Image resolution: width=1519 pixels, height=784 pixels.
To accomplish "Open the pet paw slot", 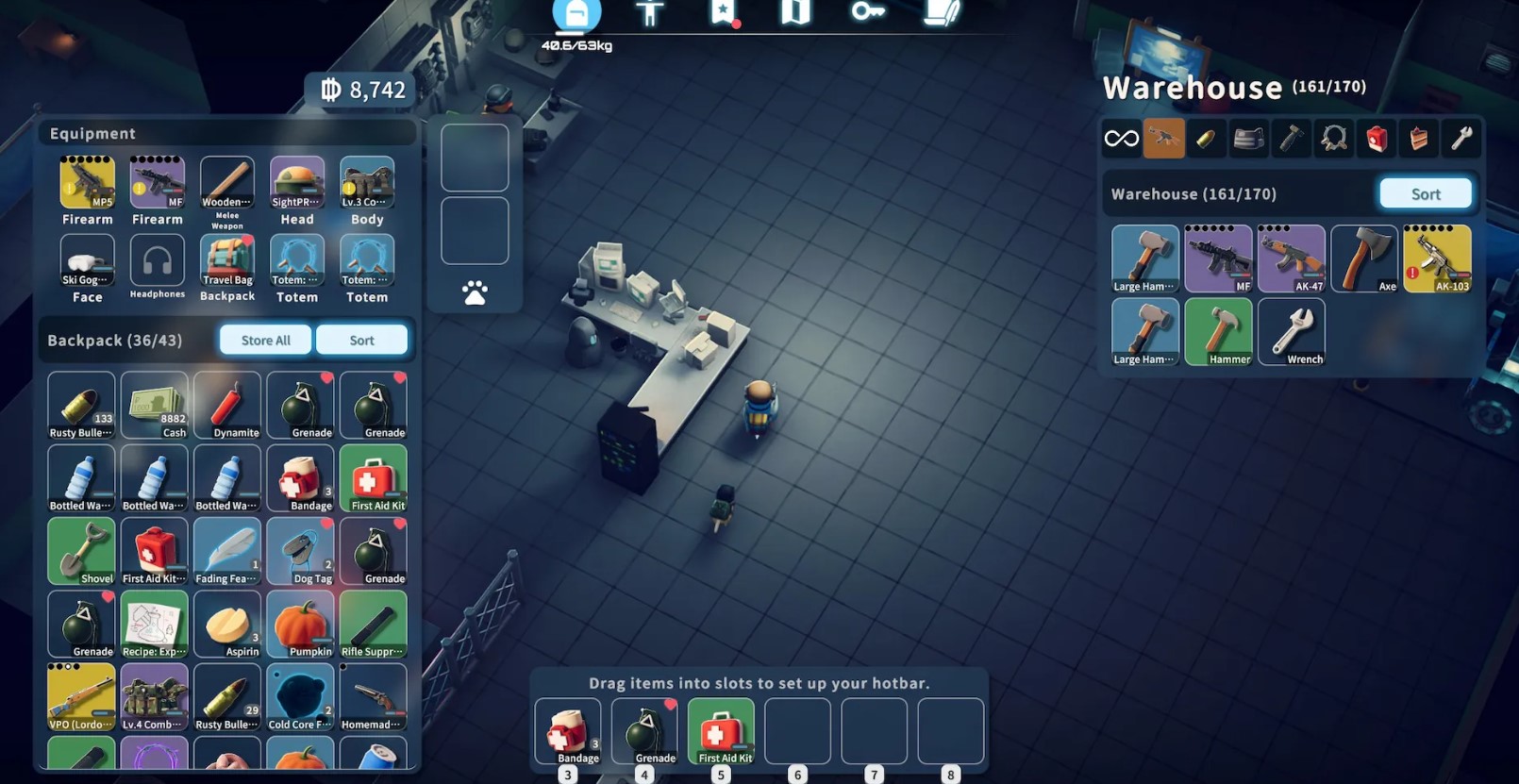I will pyautogui.click(x=475, y=292).
